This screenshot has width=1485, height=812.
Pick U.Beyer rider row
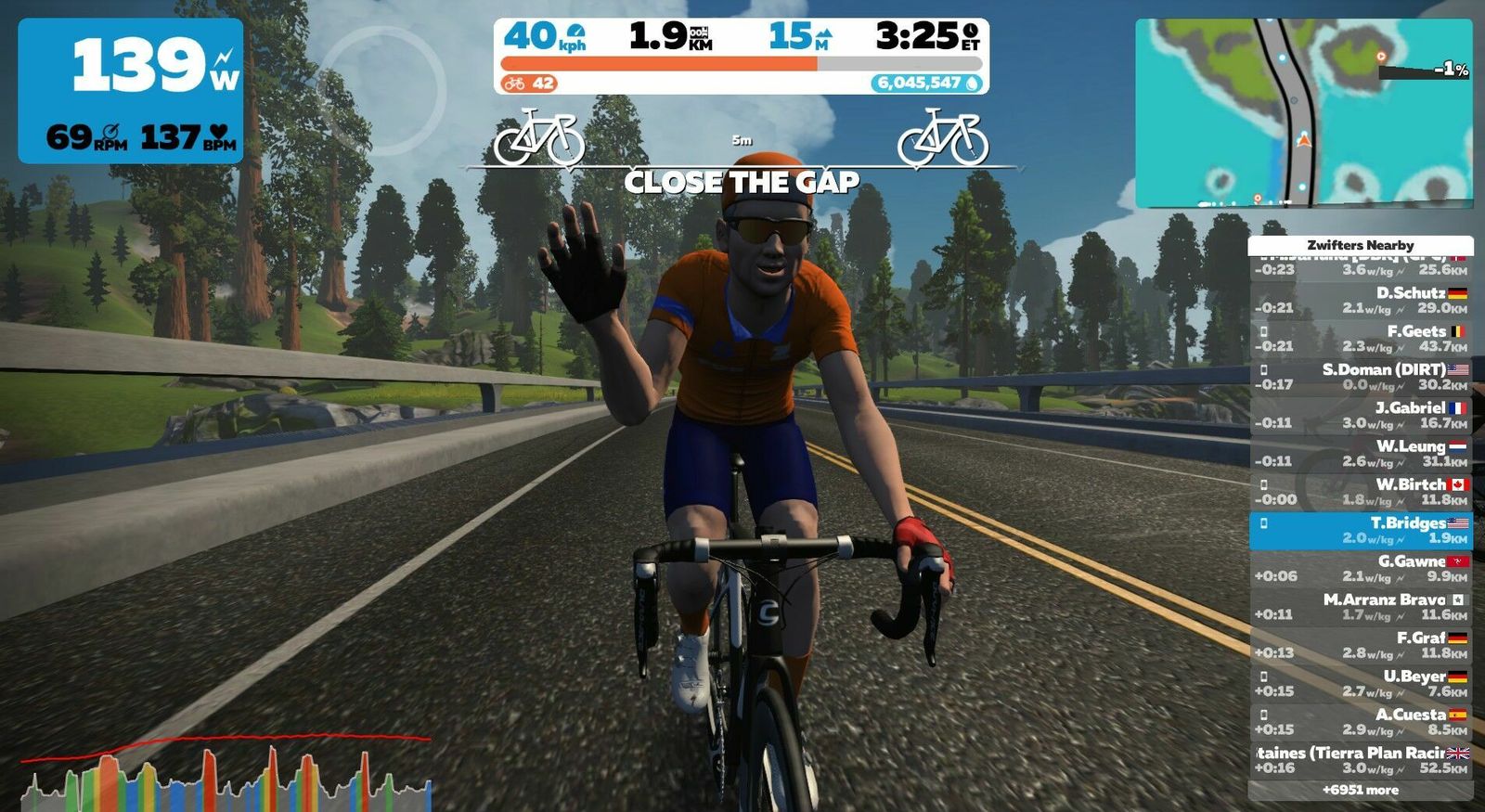pyautogui.click(x=1361, y=684)
